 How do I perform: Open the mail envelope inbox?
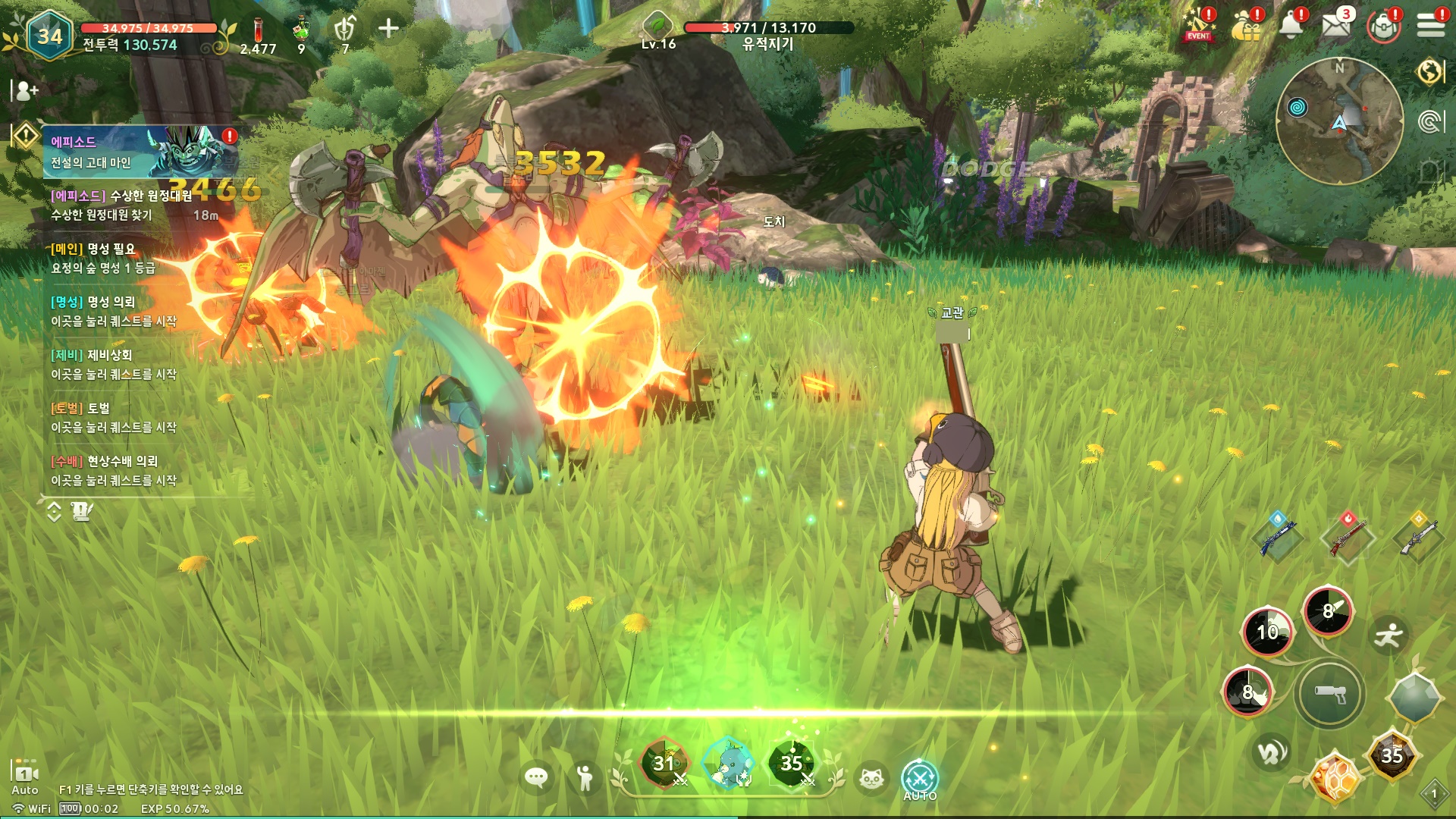(1335, 26)
